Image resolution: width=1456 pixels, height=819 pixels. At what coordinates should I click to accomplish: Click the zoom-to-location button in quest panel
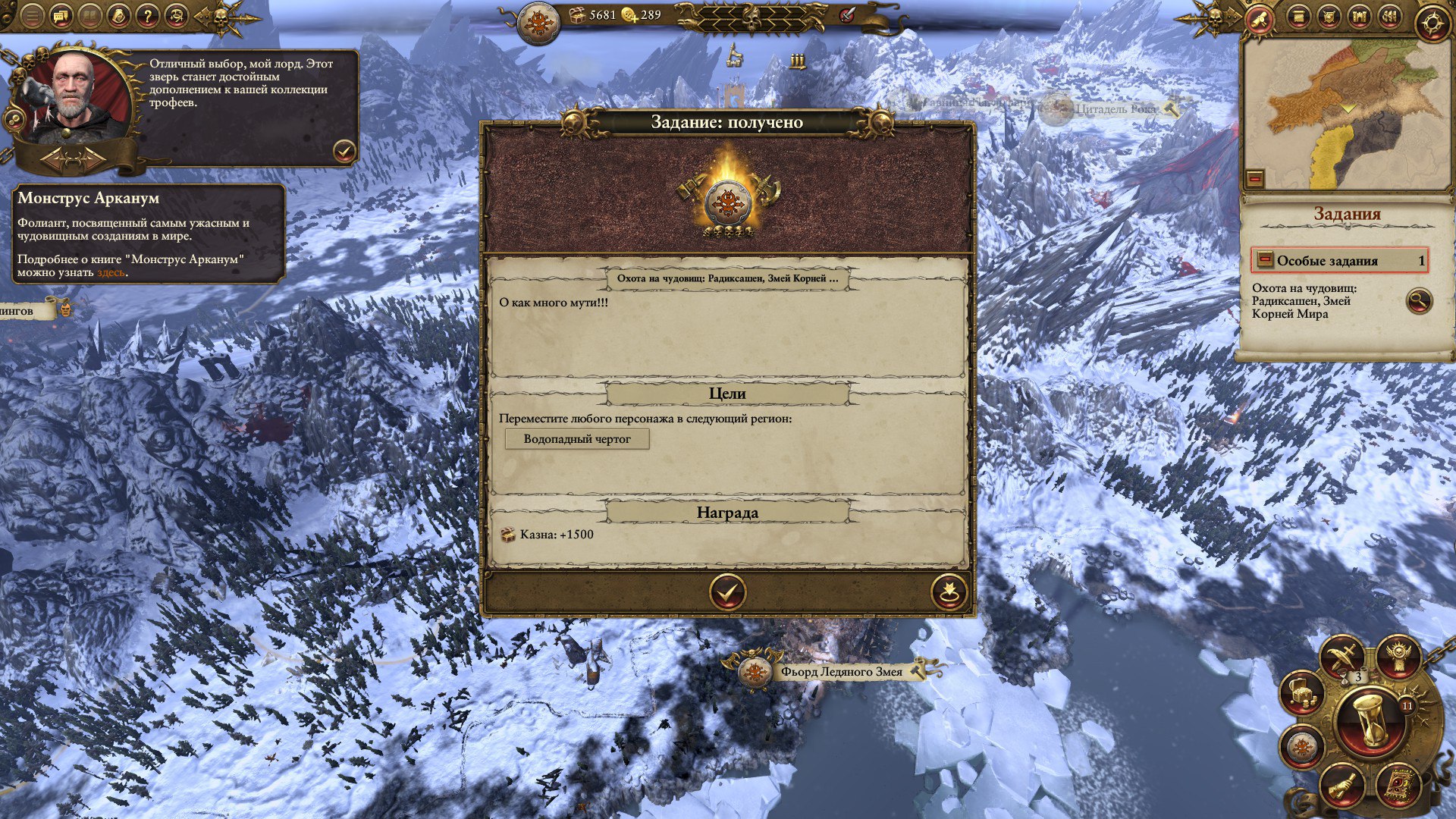click(949, 591)
